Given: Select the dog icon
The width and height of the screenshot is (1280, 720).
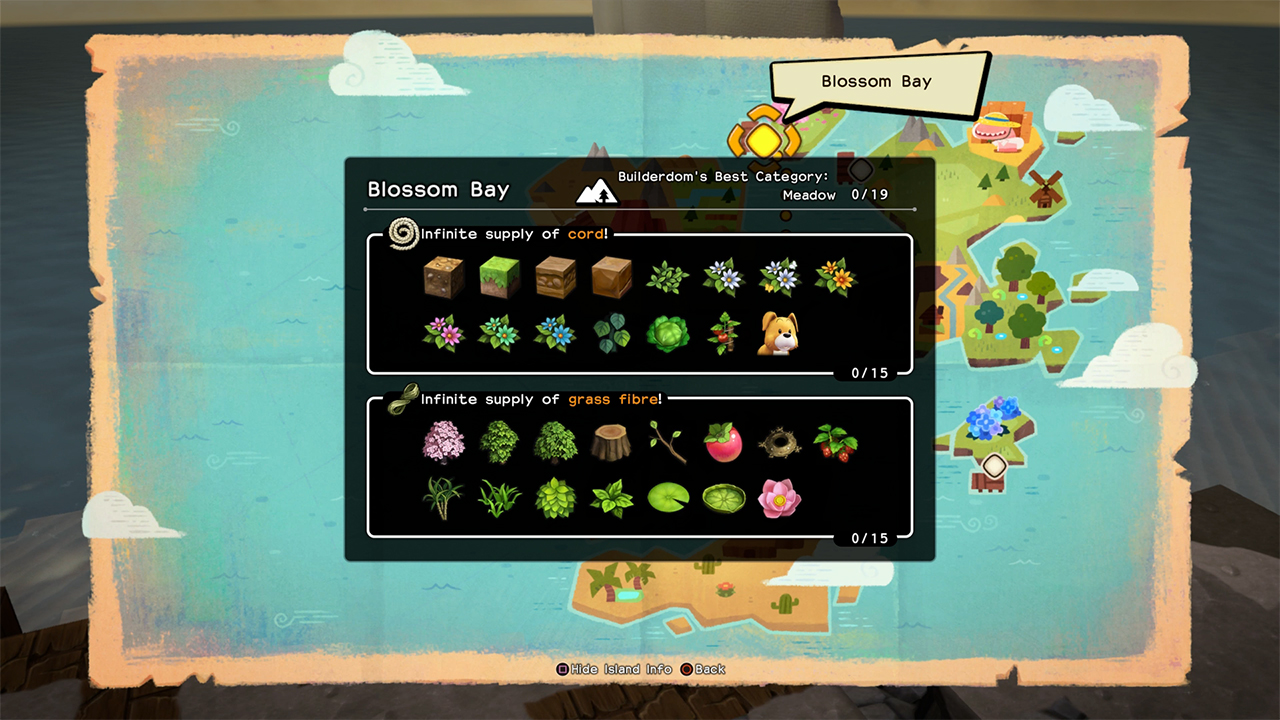Looking at the screenshot, I should tap(778, 333).
